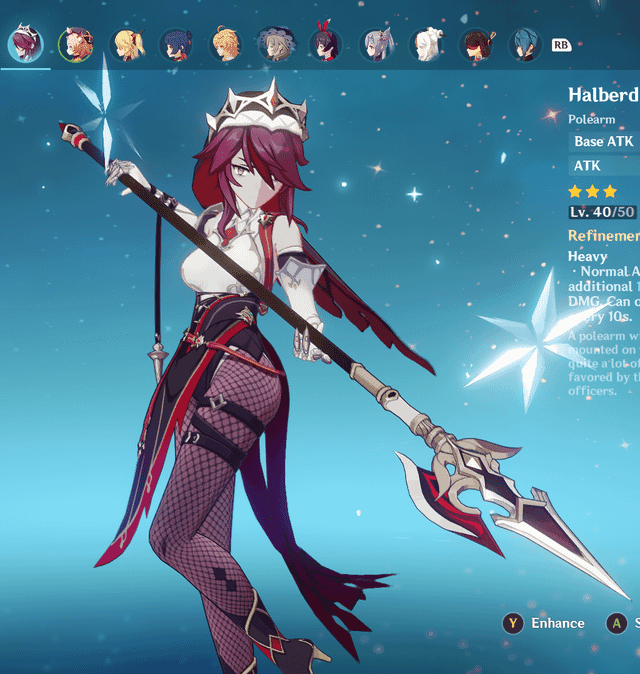This screenshot has width=640, height=674.
Task: Switch to the blond Traveler portrait
Action: 225,44
